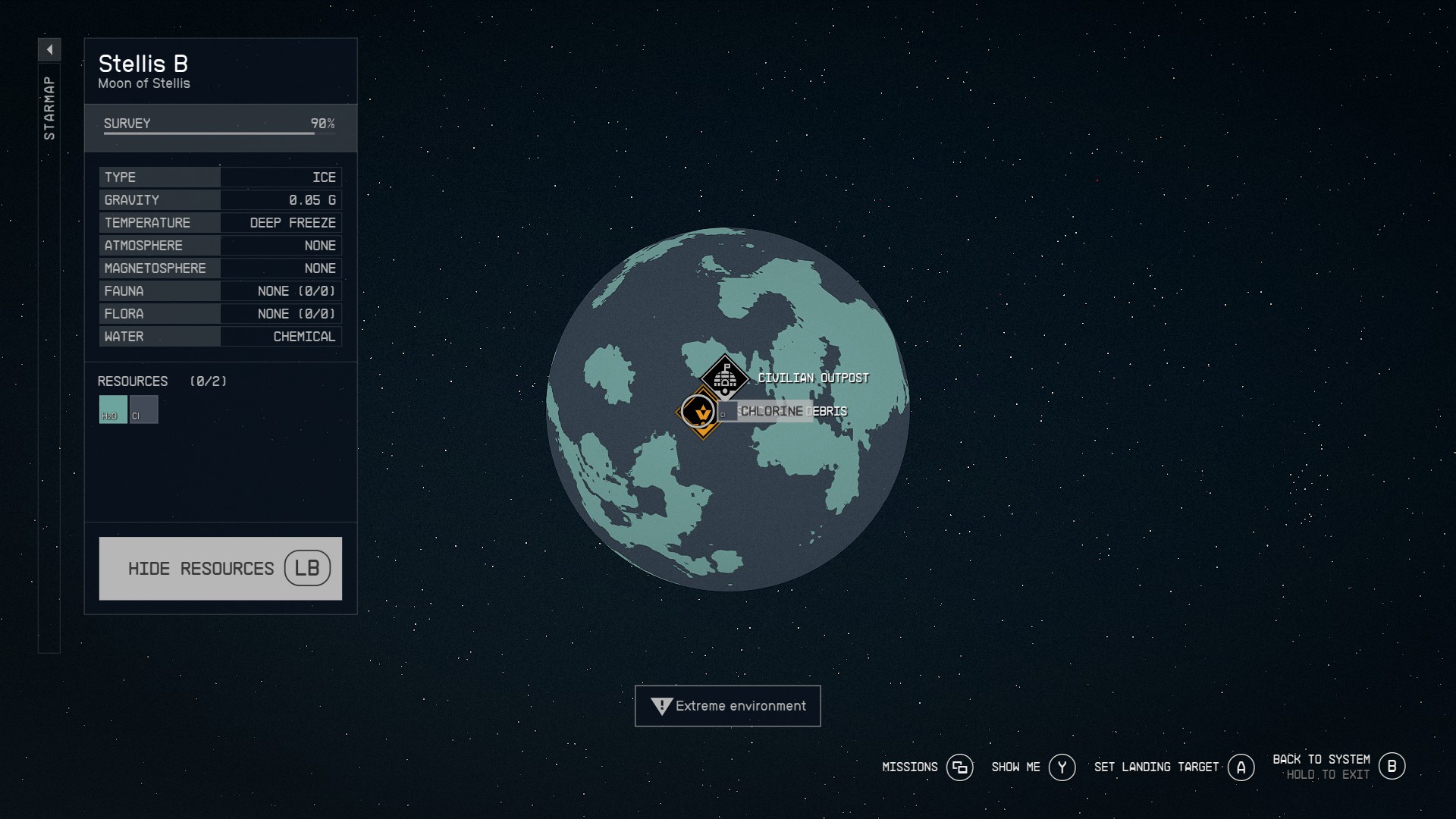Select the Civilian Outpost marker on the planet

point(724,377)
